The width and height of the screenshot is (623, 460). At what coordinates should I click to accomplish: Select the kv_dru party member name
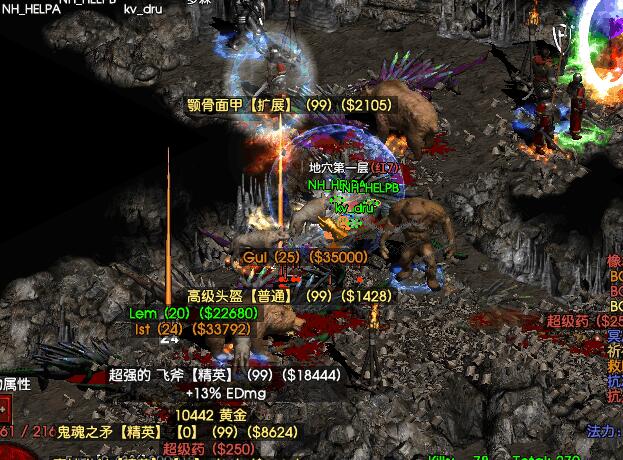(143, 9)
